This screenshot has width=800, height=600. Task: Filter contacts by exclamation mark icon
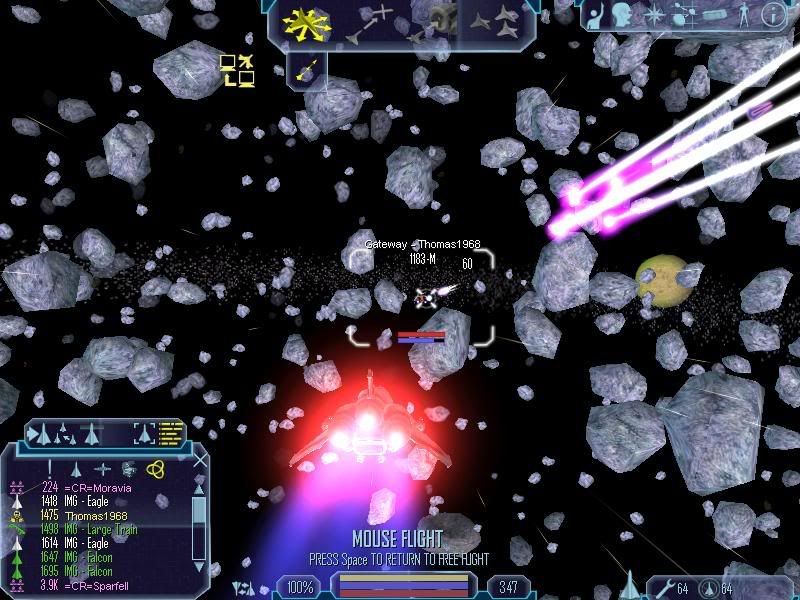50,468
